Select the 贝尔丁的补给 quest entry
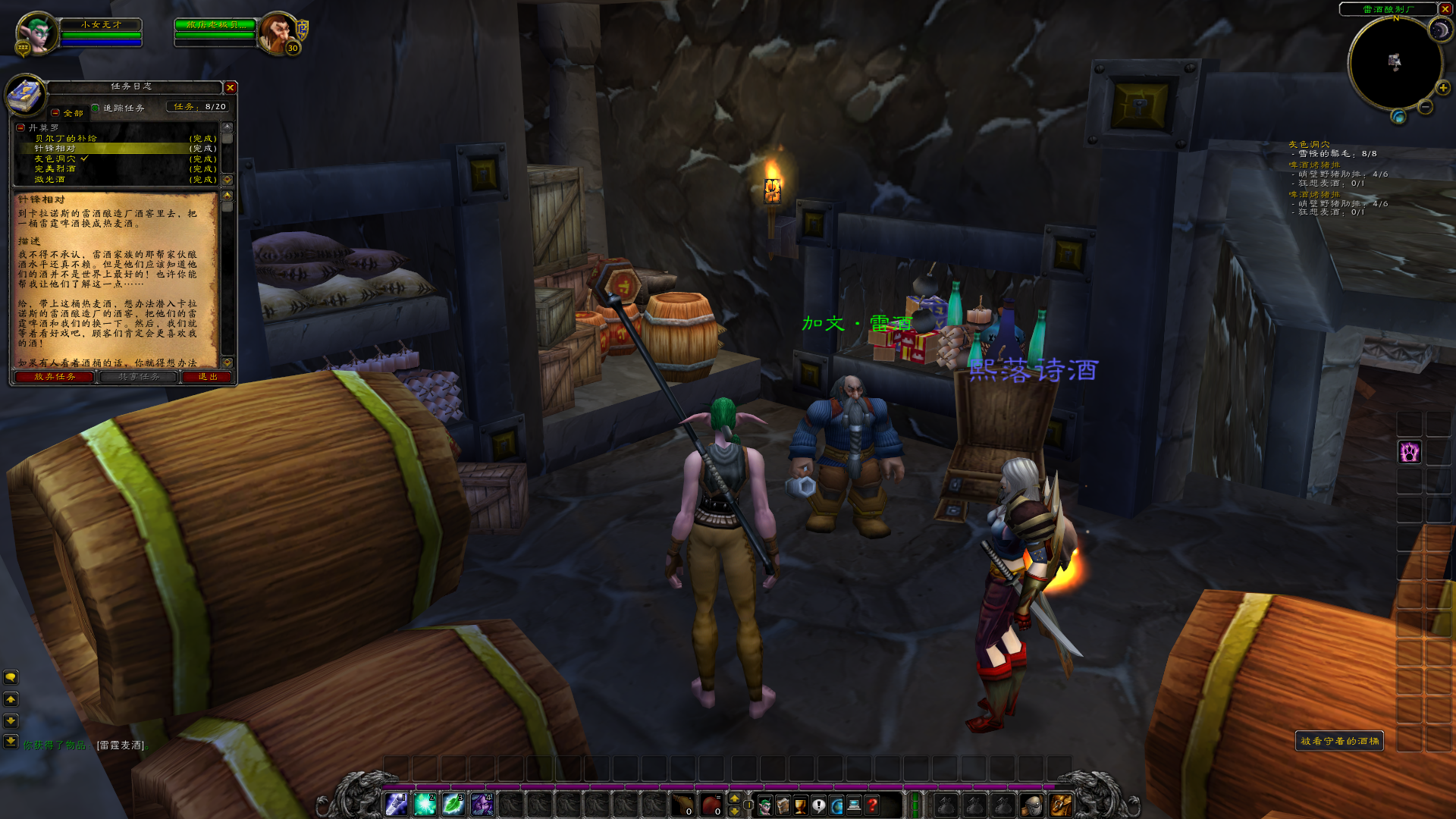The image size is (1456, 819). (x=65, y=139)
